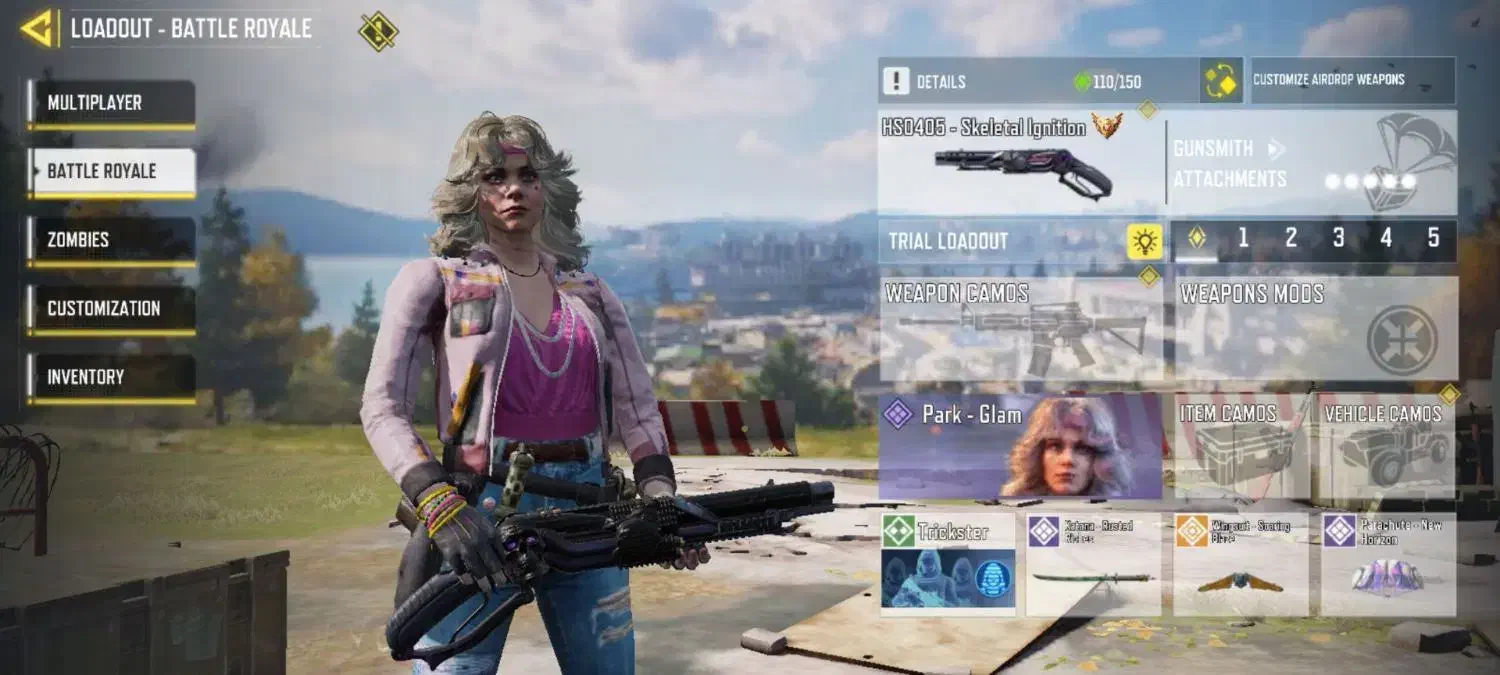Open the Weapons Mods panel

coord(1315,329)
